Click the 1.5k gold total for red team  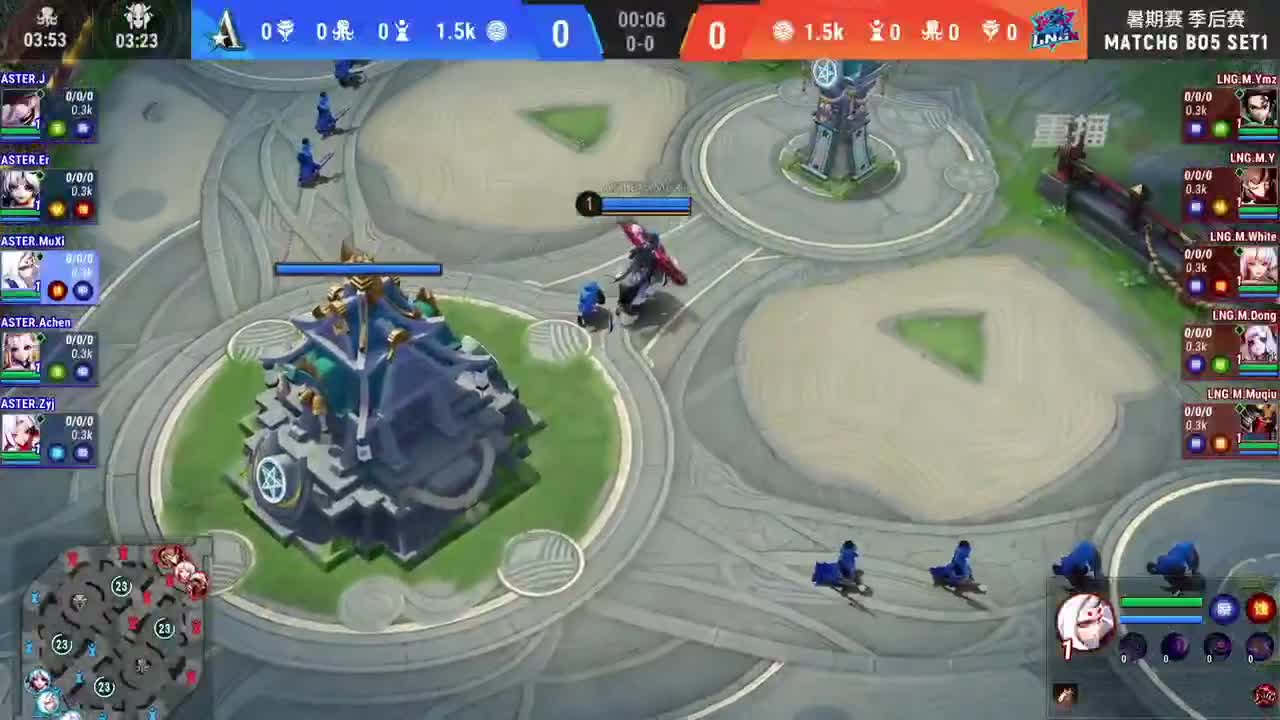tap(823, 31)
